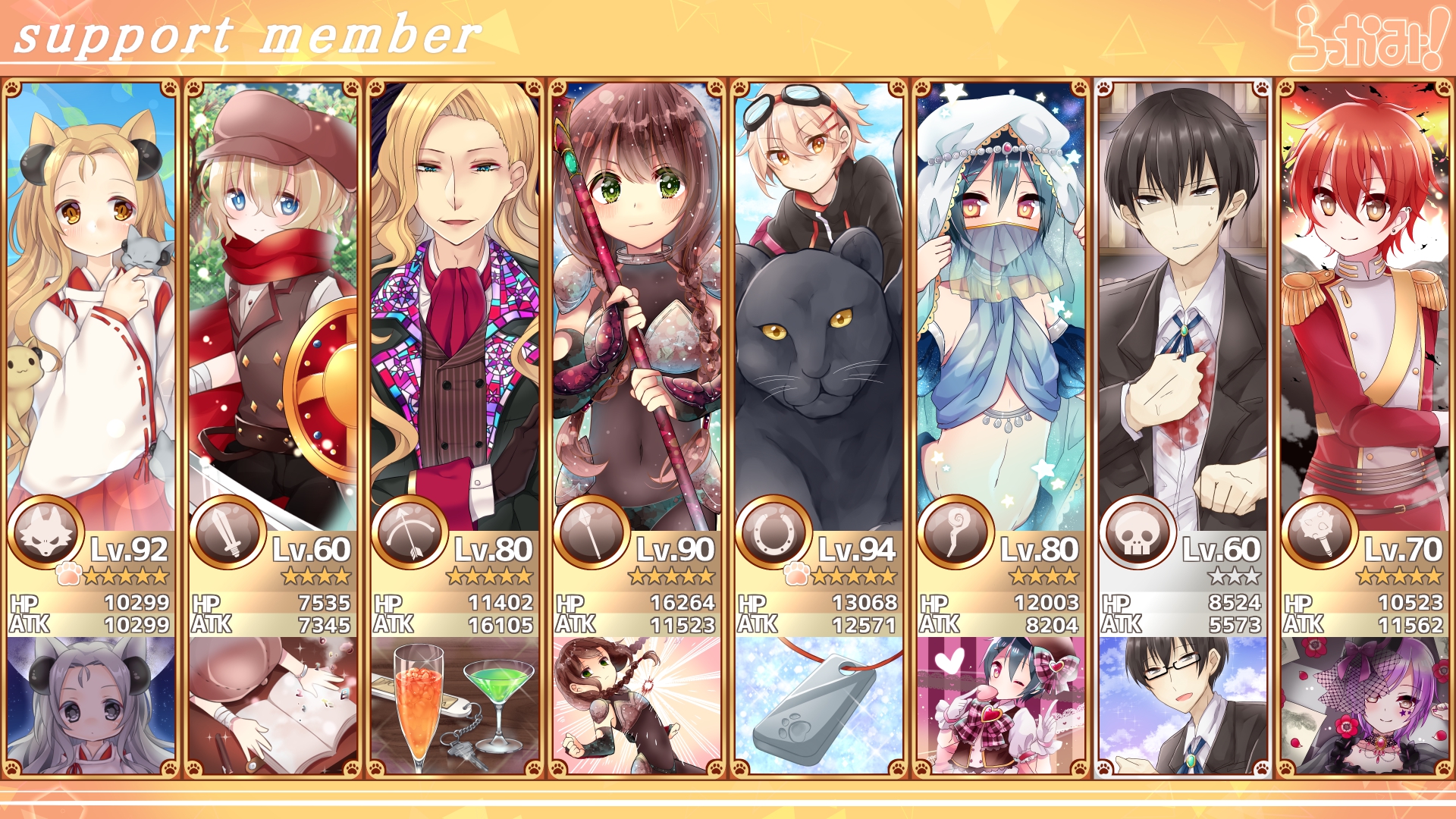This screenshot has height=819, width=1456.
Task: Click the sword class icon
Action: click(227, 532)
